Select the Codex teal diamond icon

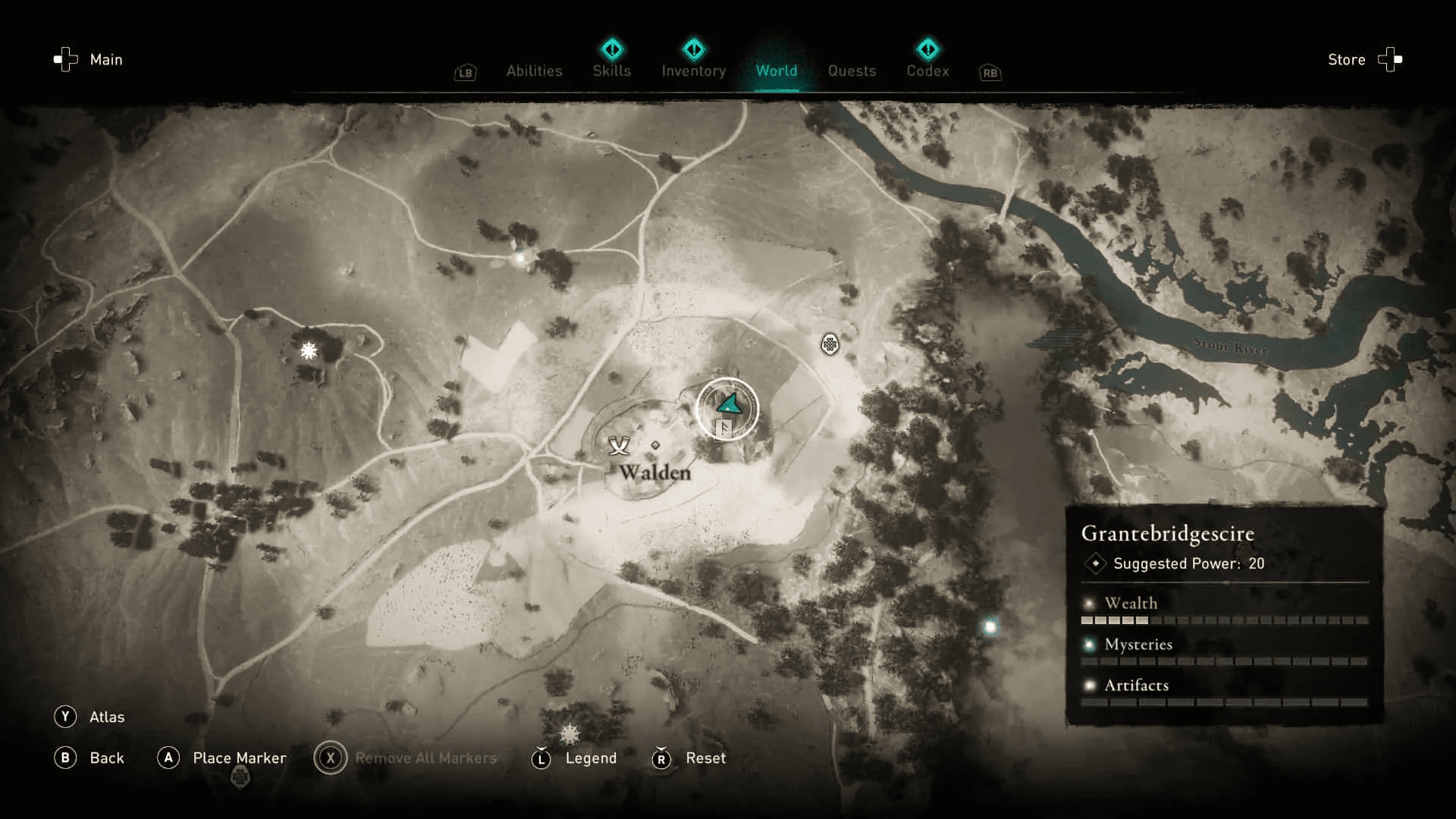928,49
